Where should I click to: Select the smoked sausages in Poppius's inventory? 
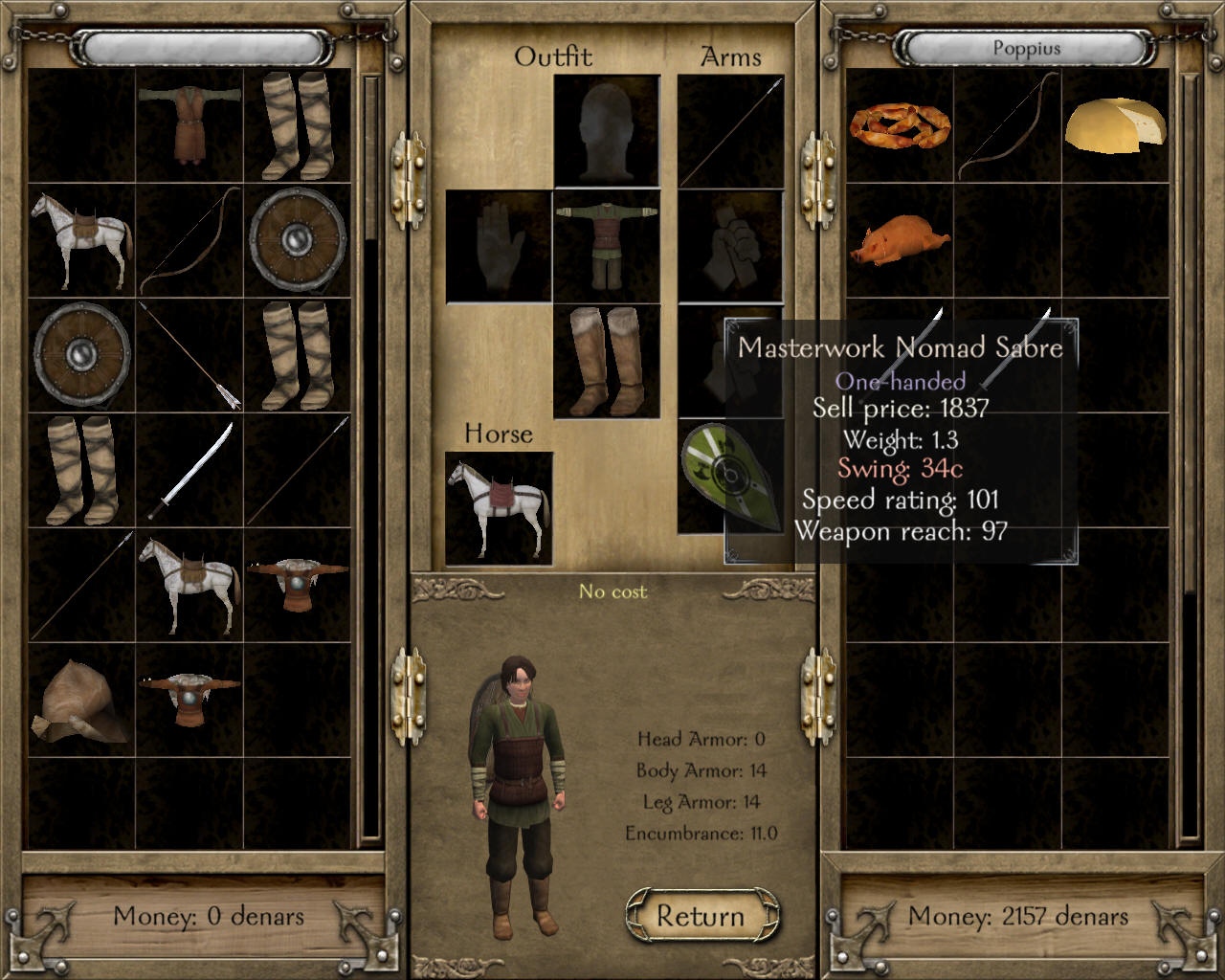pos(900,125)
